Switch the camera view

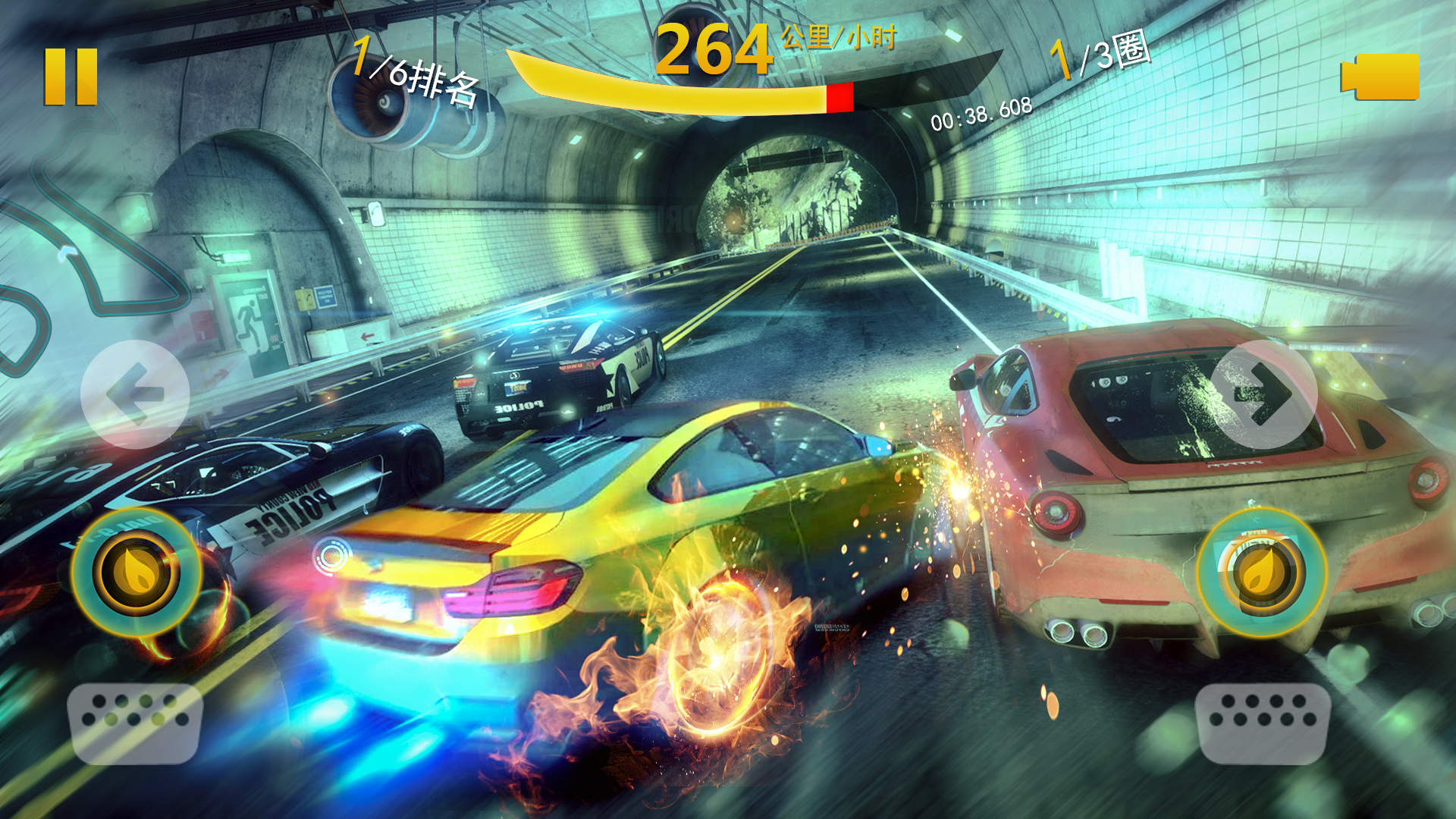(x=1381, y=77)
